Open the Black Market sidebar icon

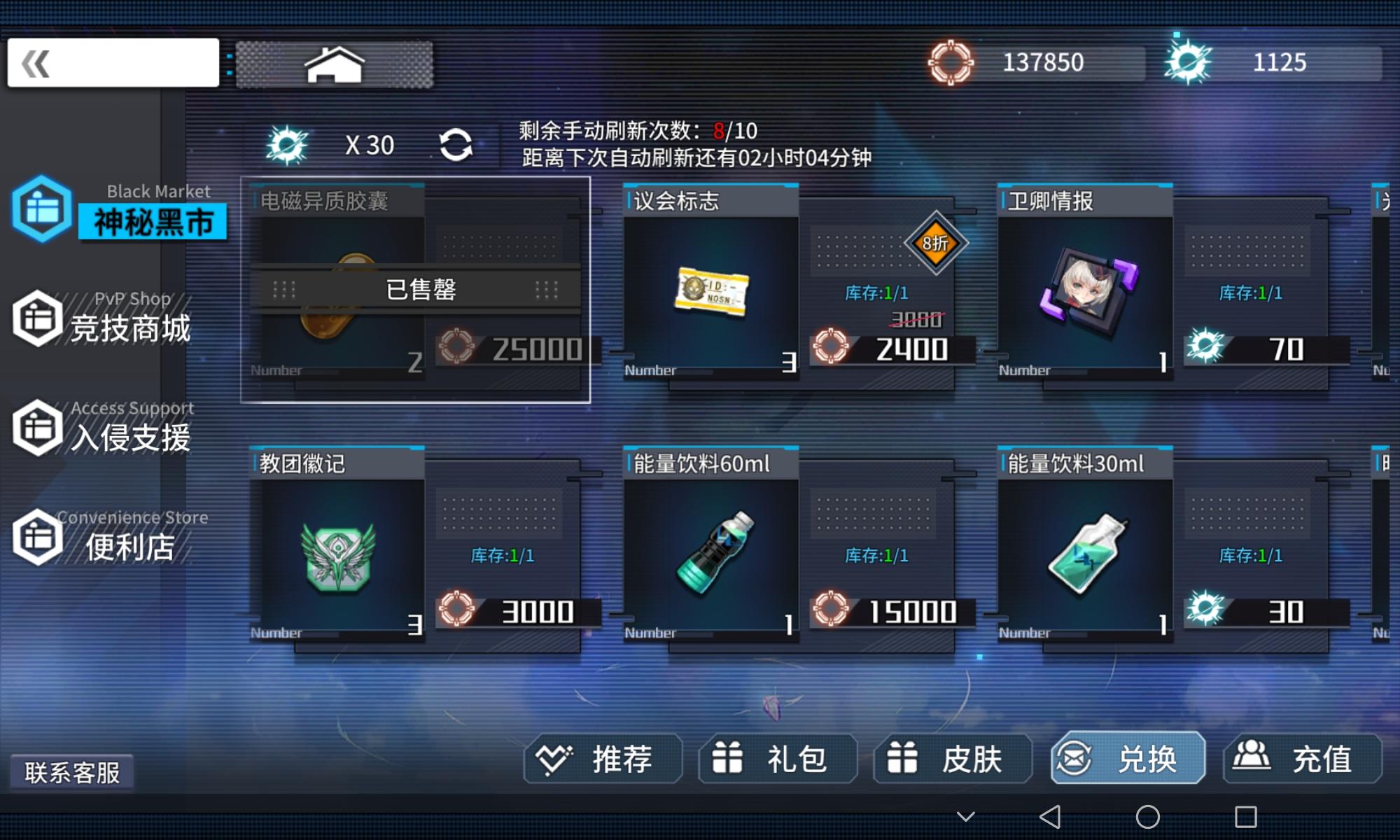coord(38,212)
